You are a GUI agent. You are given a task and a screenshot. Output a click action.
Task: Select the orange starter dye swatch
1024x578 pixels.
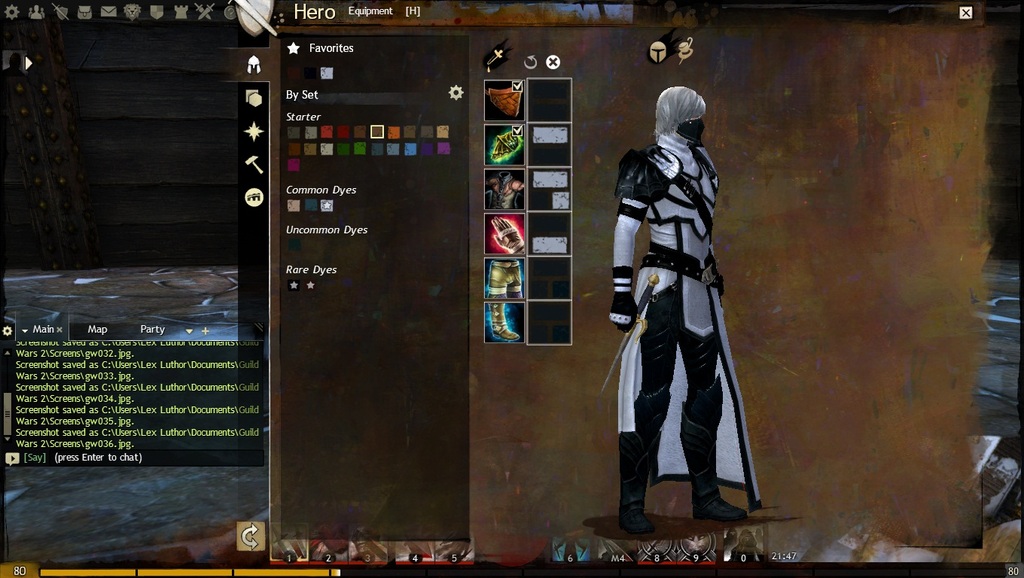point(393,132)
